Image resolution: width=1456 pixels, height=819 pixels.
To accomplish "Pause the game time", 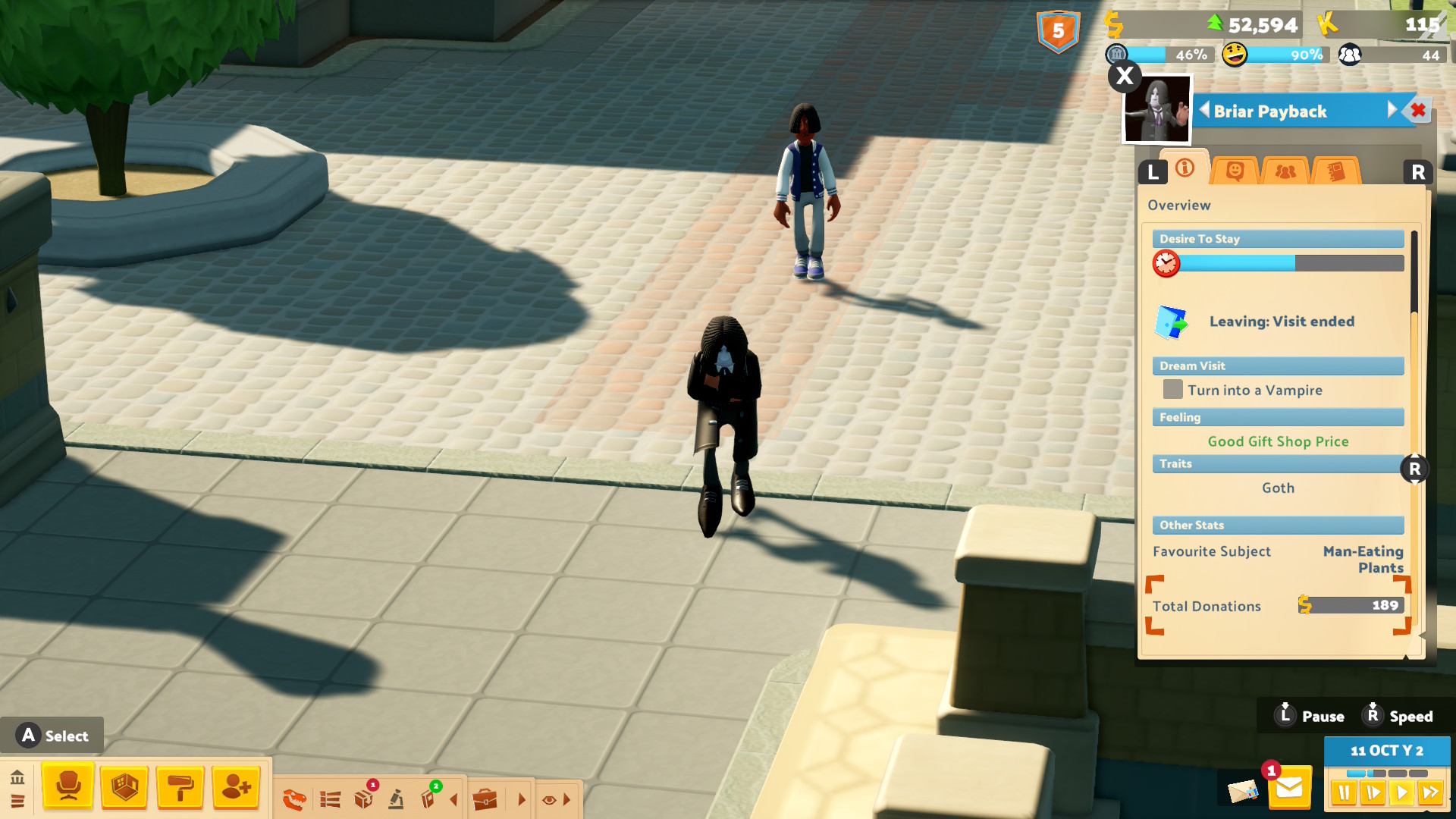I will [x=1344, y=793].
